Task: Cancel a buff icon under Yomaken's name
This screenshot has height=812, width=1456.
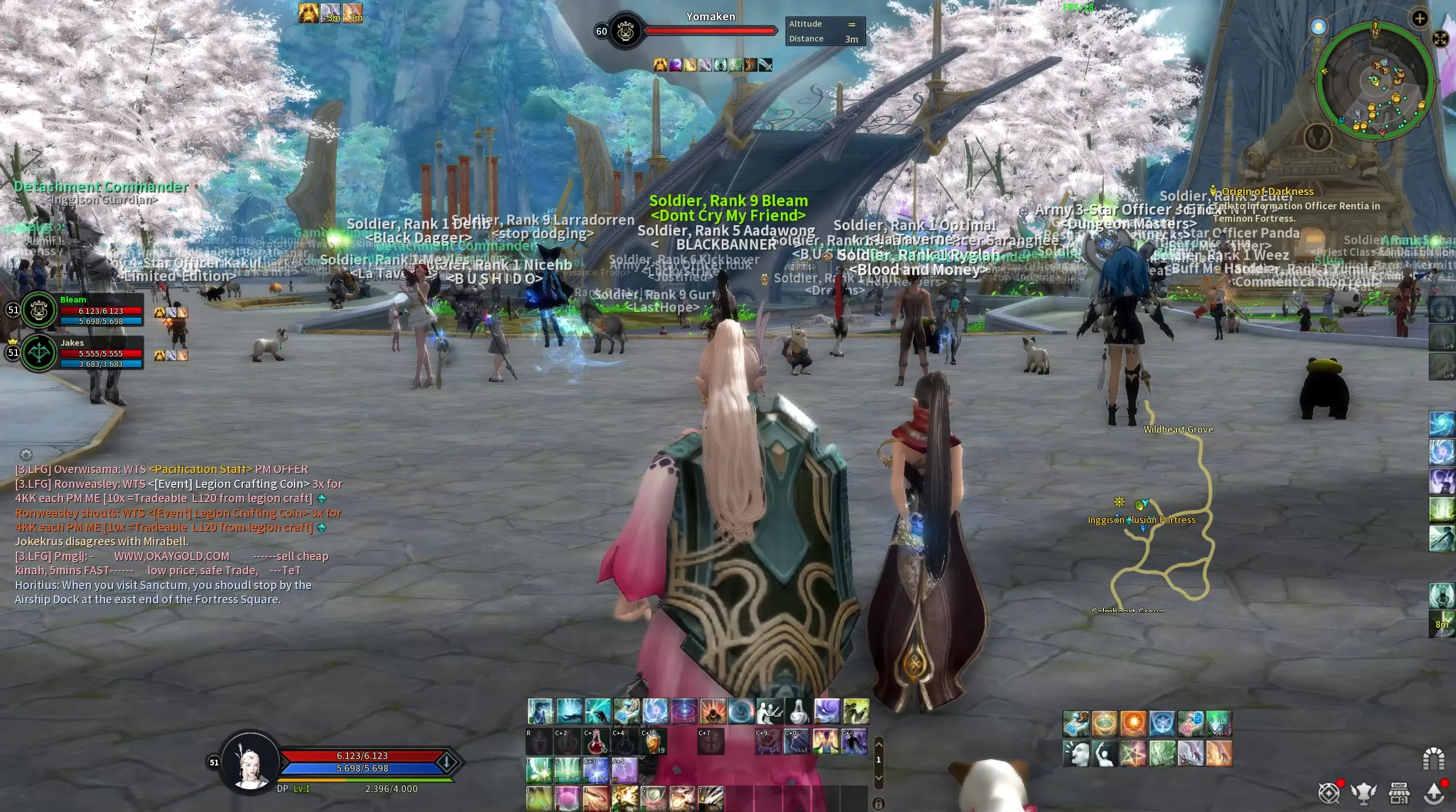Action: [x=660, y=64]
